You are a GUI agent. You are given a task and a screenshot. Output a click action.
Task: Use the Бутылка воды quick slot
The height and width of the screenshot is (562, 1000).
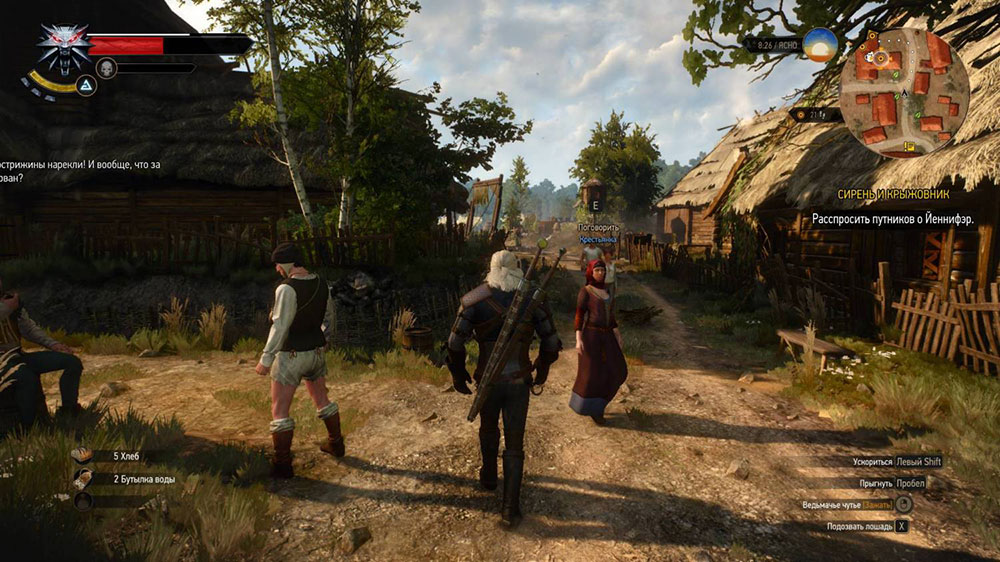83,479
